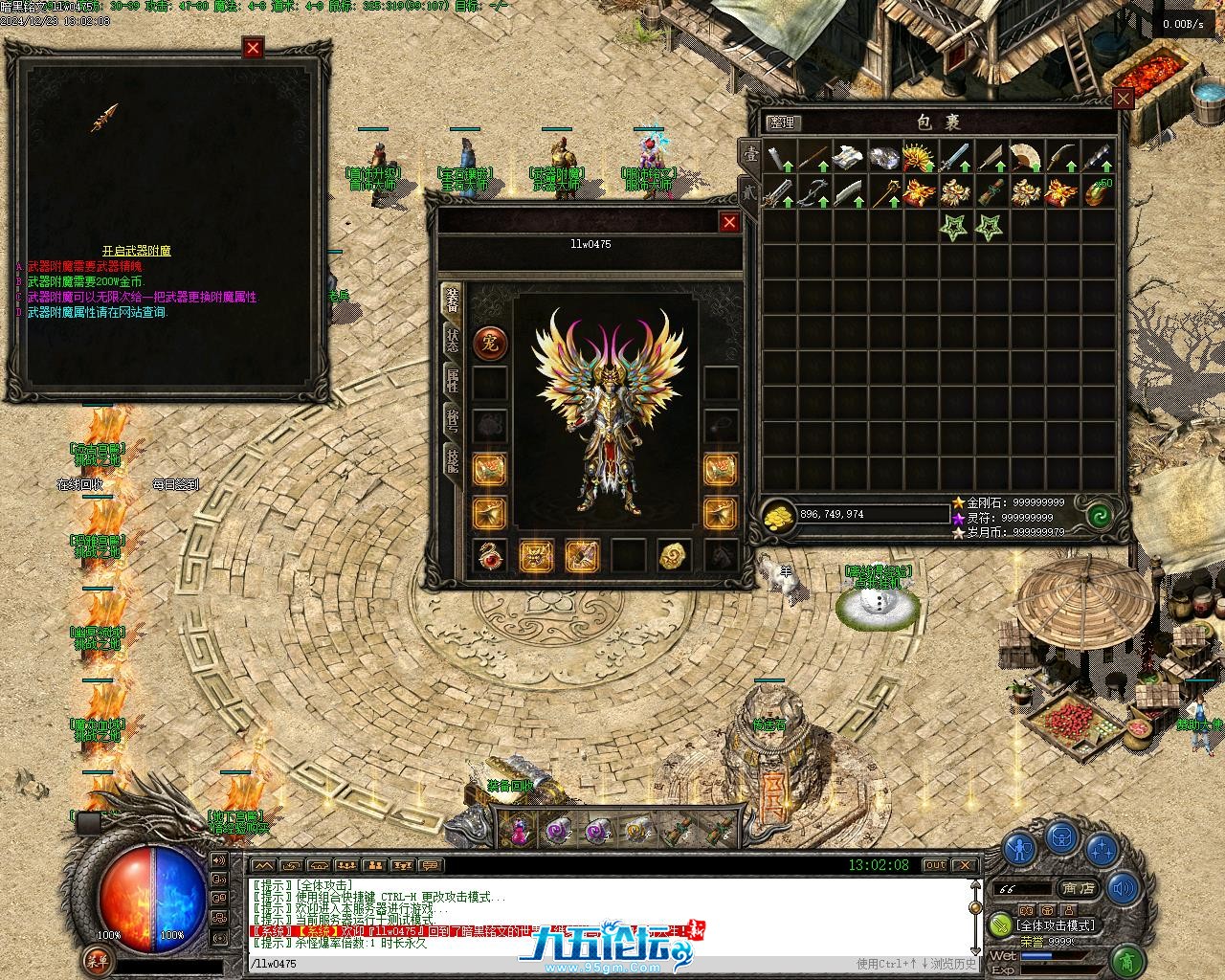The width and height of the screenshot is (1225, 980).
Task: Close the character equipment window
Action: click(x=729, y=222)
